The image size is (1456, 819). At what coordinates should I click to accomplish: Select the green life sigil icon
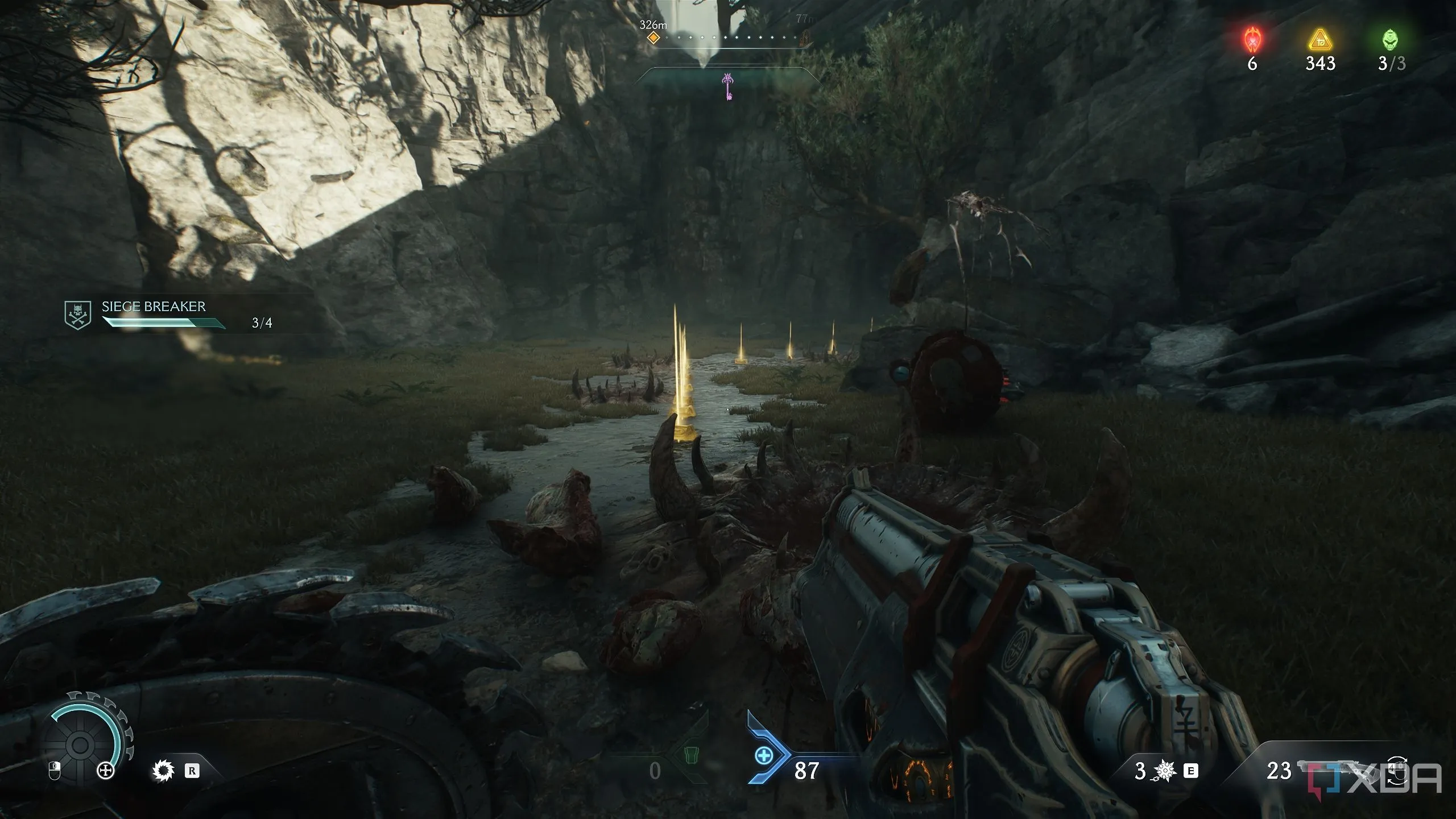(1391, 40)
